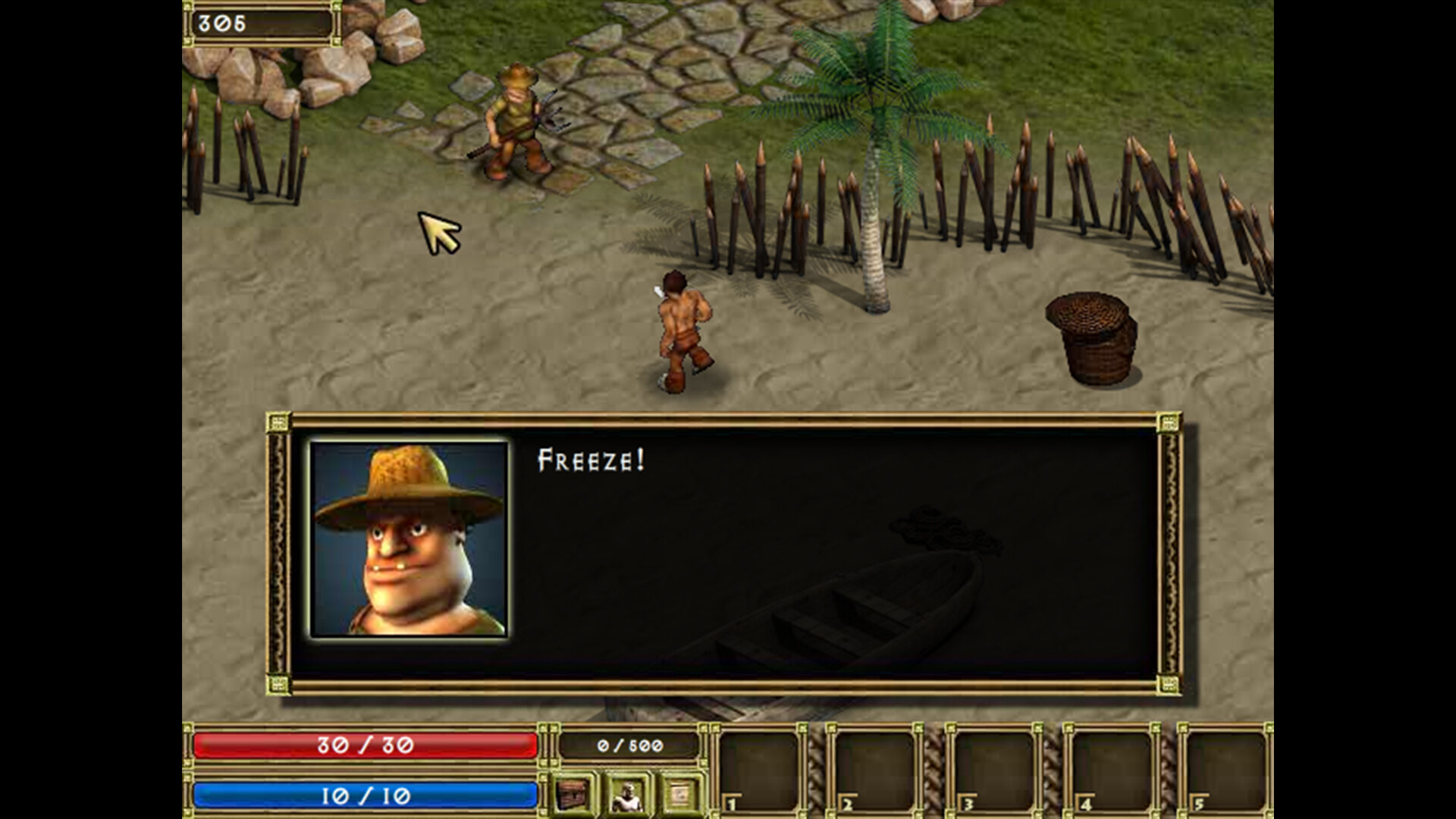The height and width of the screenshot is (819, 1456).
Task: Open the quest journal icon
Action: coord(679,795)
